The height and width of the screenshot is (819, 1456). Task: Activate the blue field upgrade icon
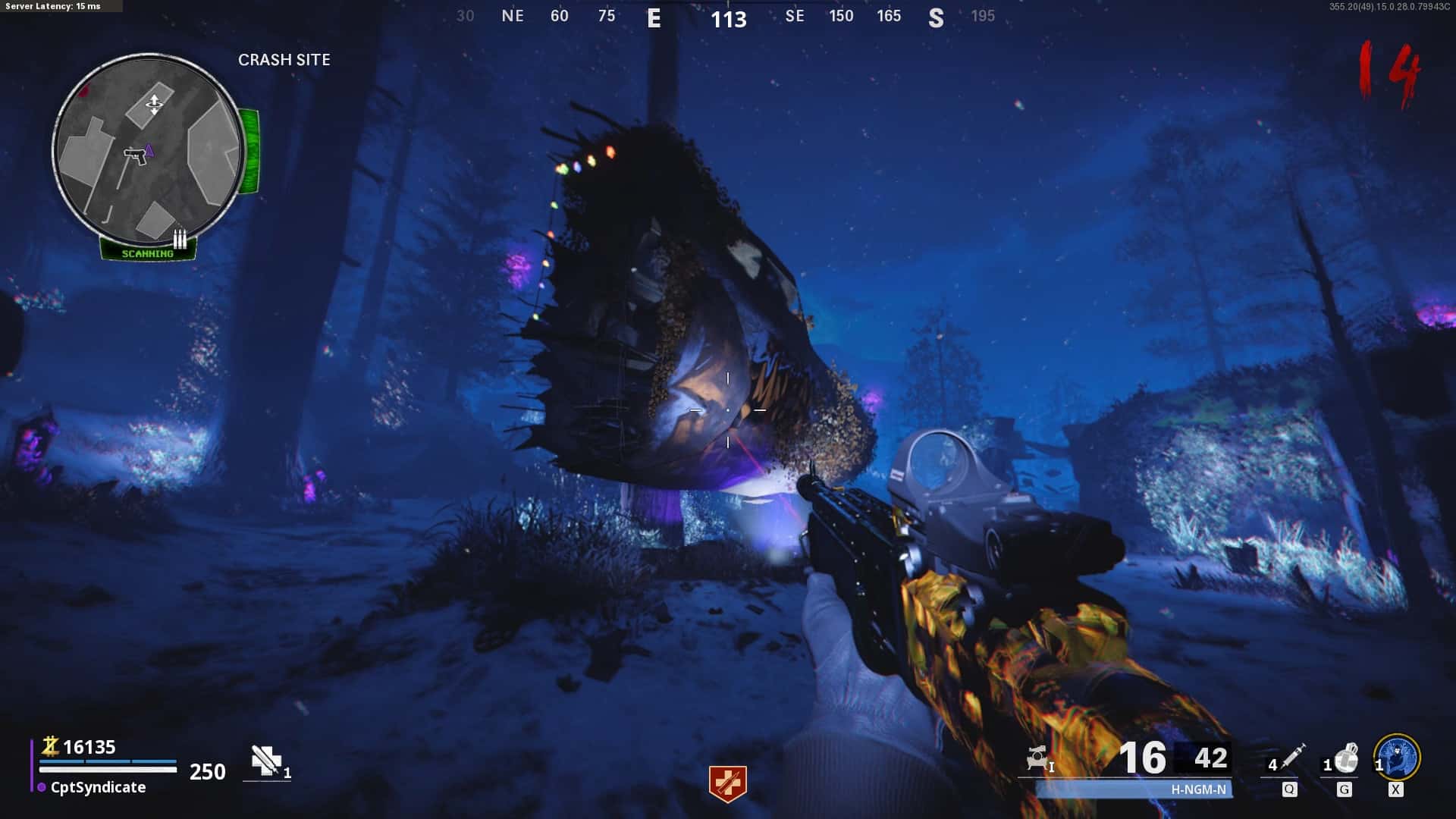click(1397, 758)
